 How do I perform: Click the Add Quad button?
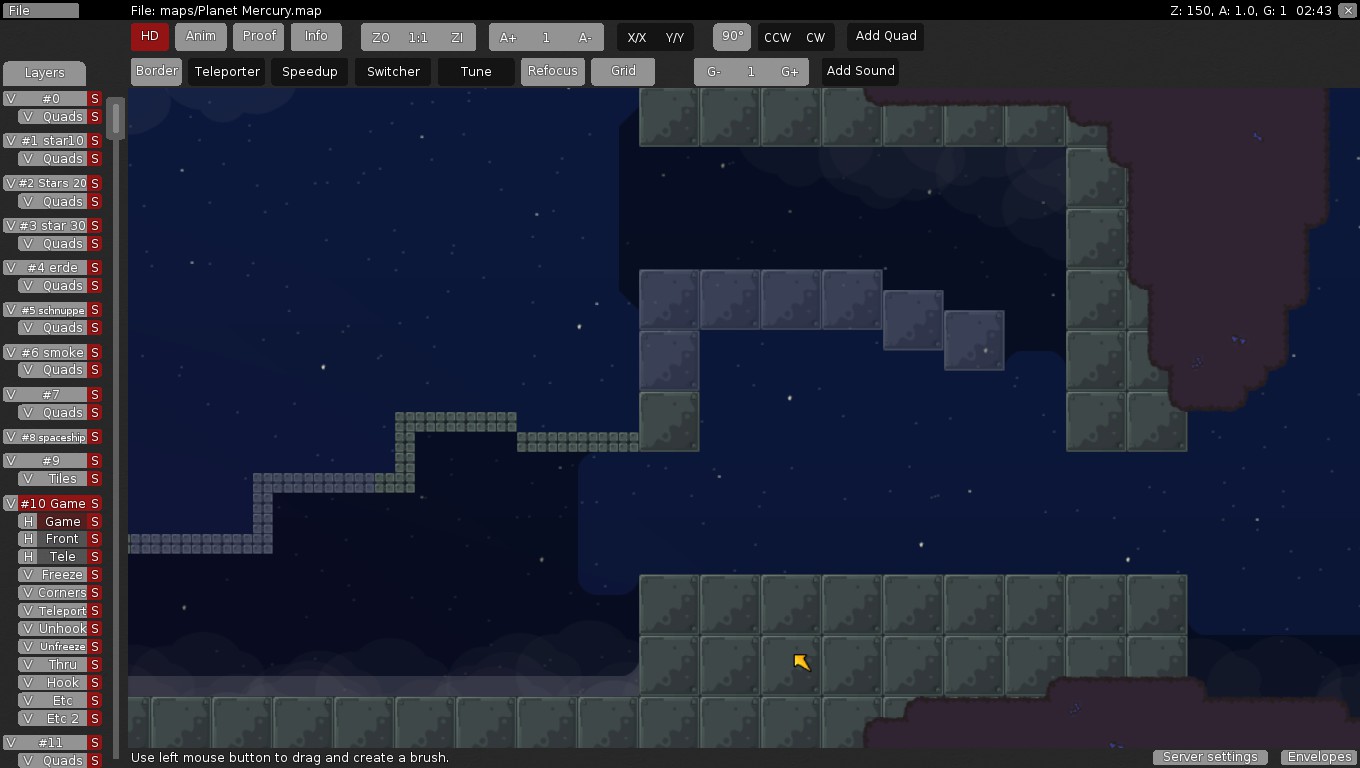886,36
